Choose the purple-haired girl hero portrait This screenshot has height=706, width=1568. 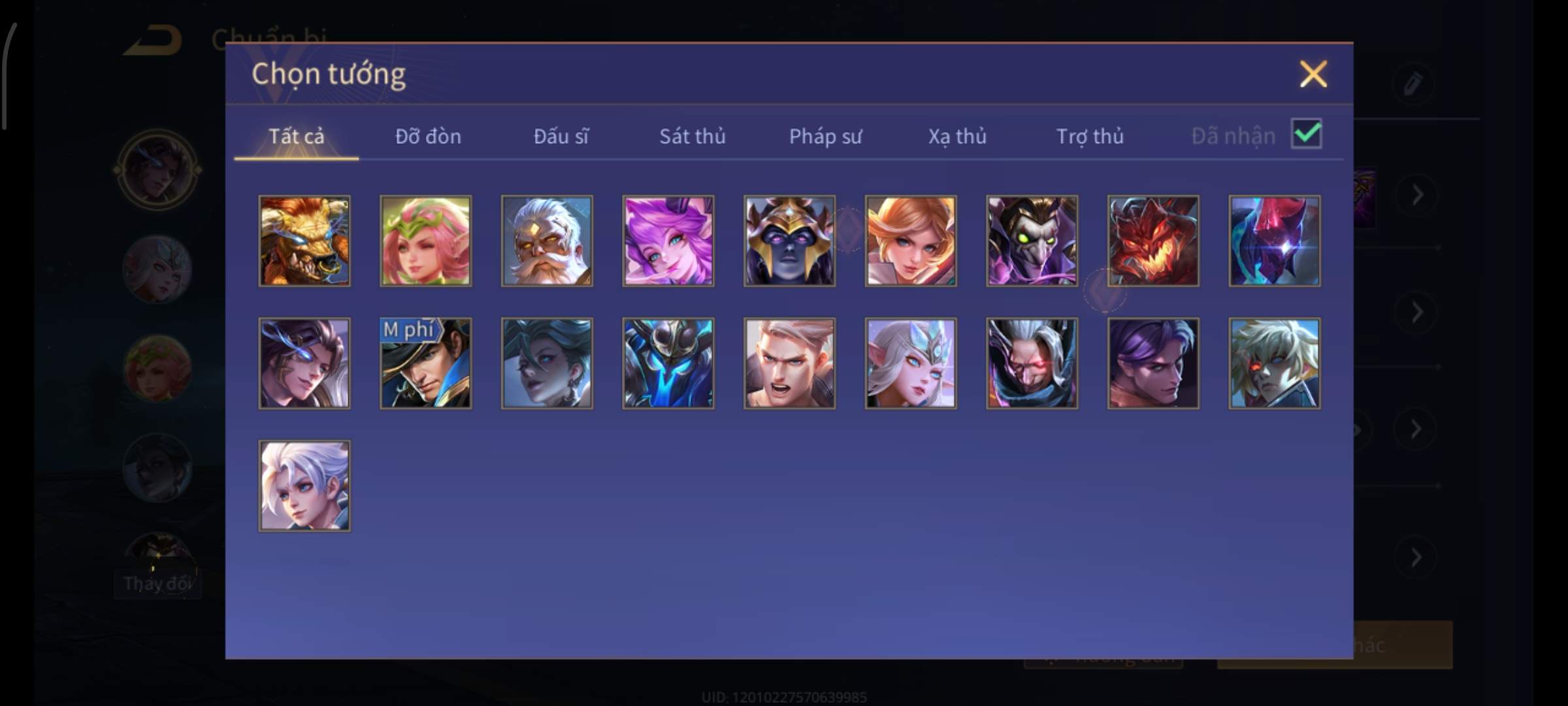(x=668, y=241)
